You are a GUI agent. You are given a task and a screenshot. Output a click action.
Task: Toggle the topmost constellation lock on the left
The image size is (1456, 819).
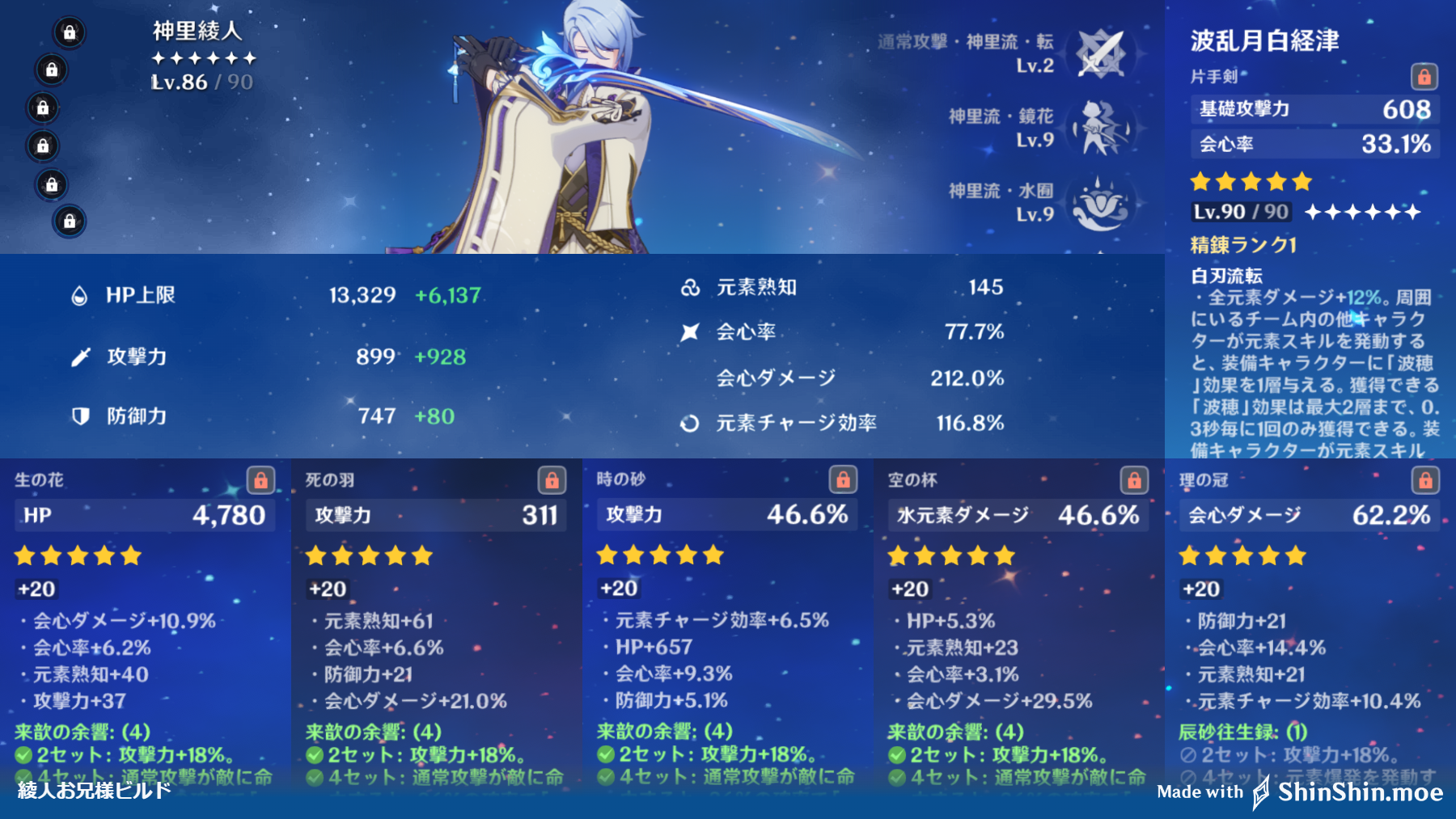(x=68, y=34)
